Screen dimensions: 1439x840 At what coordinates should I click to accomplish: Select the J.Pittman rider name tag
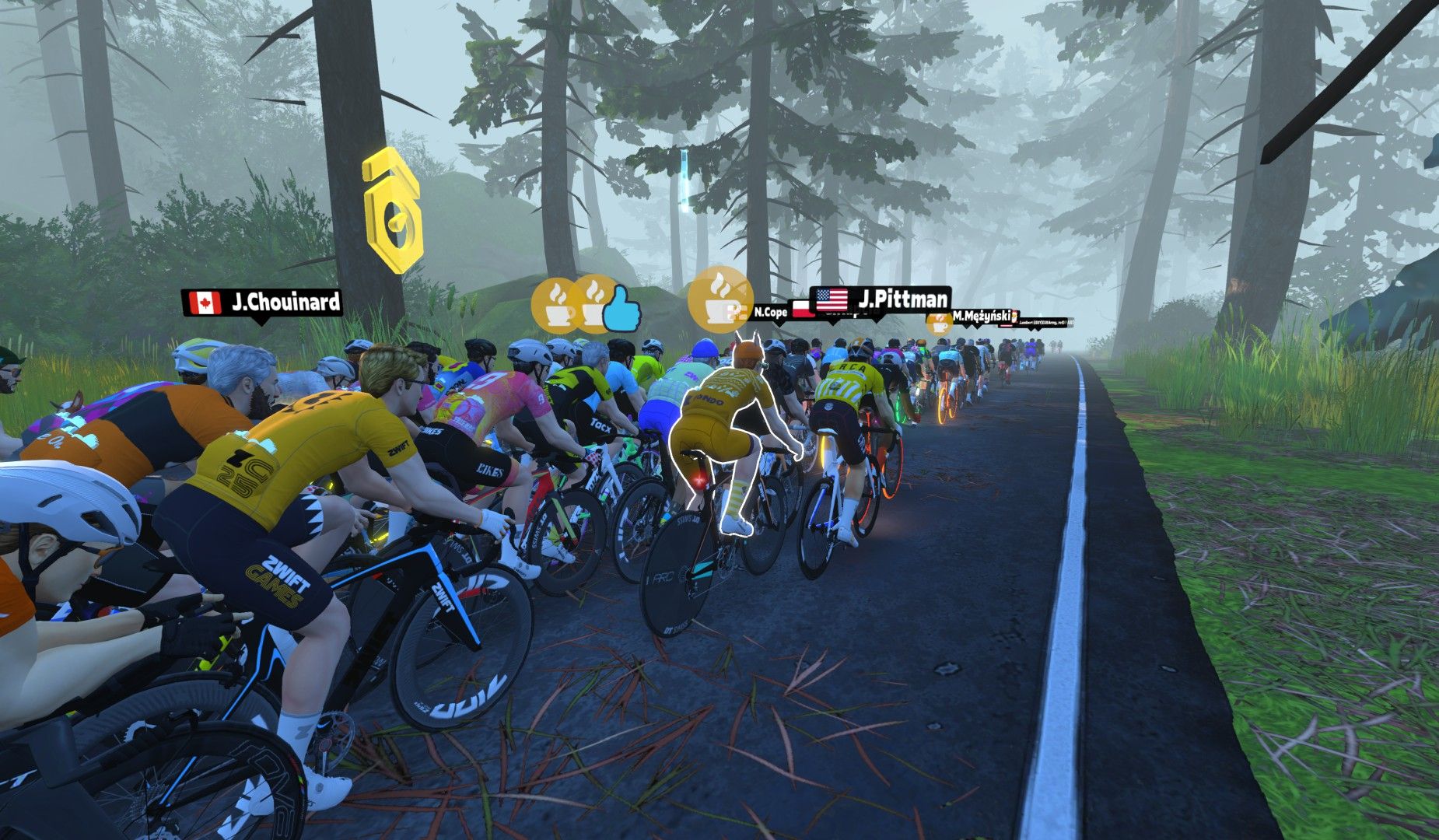pos(881,299)
